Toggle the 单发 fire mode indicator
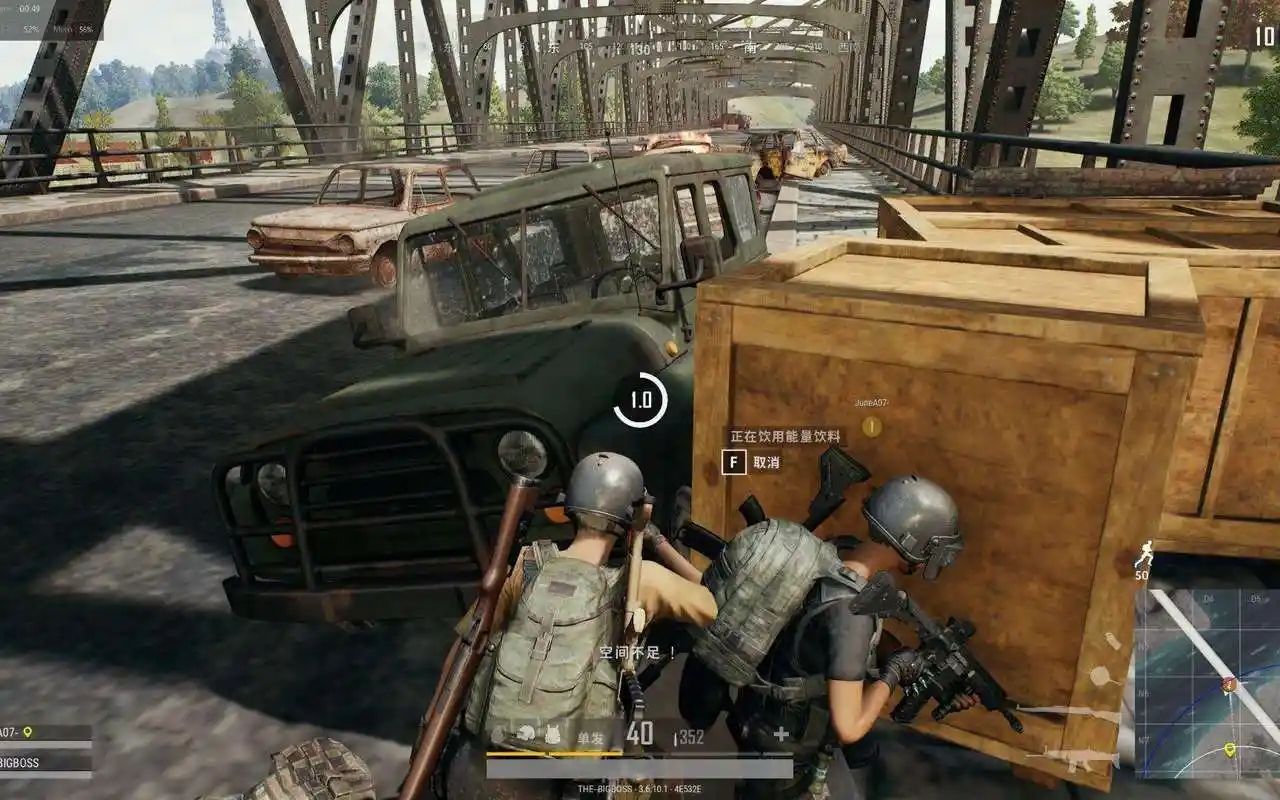This screenshot has height=800, width=1280. point(590,737)
